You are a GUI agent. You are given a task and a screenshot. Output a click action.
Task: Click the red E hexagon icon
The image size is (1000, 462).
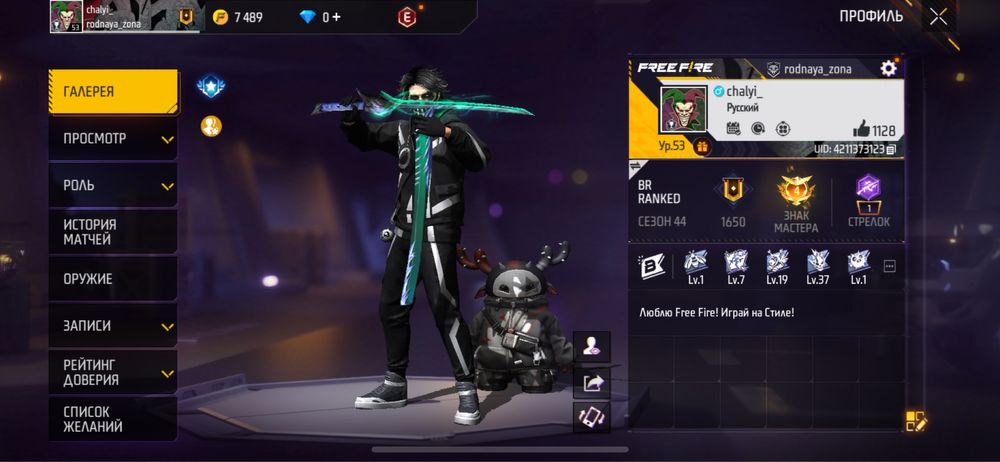406,17
